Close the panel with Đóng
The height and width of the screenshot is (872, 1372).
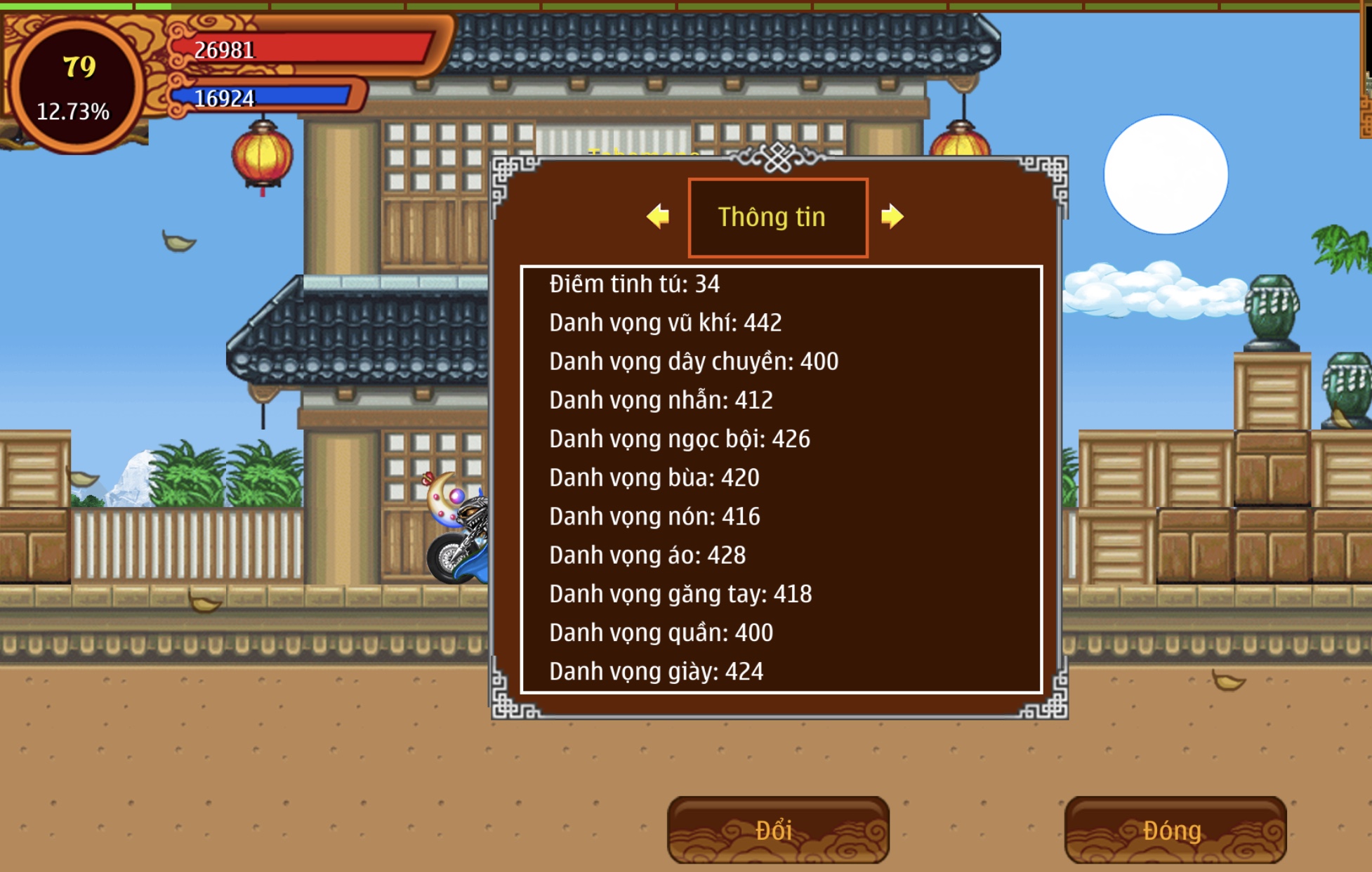coord(1175,830)
